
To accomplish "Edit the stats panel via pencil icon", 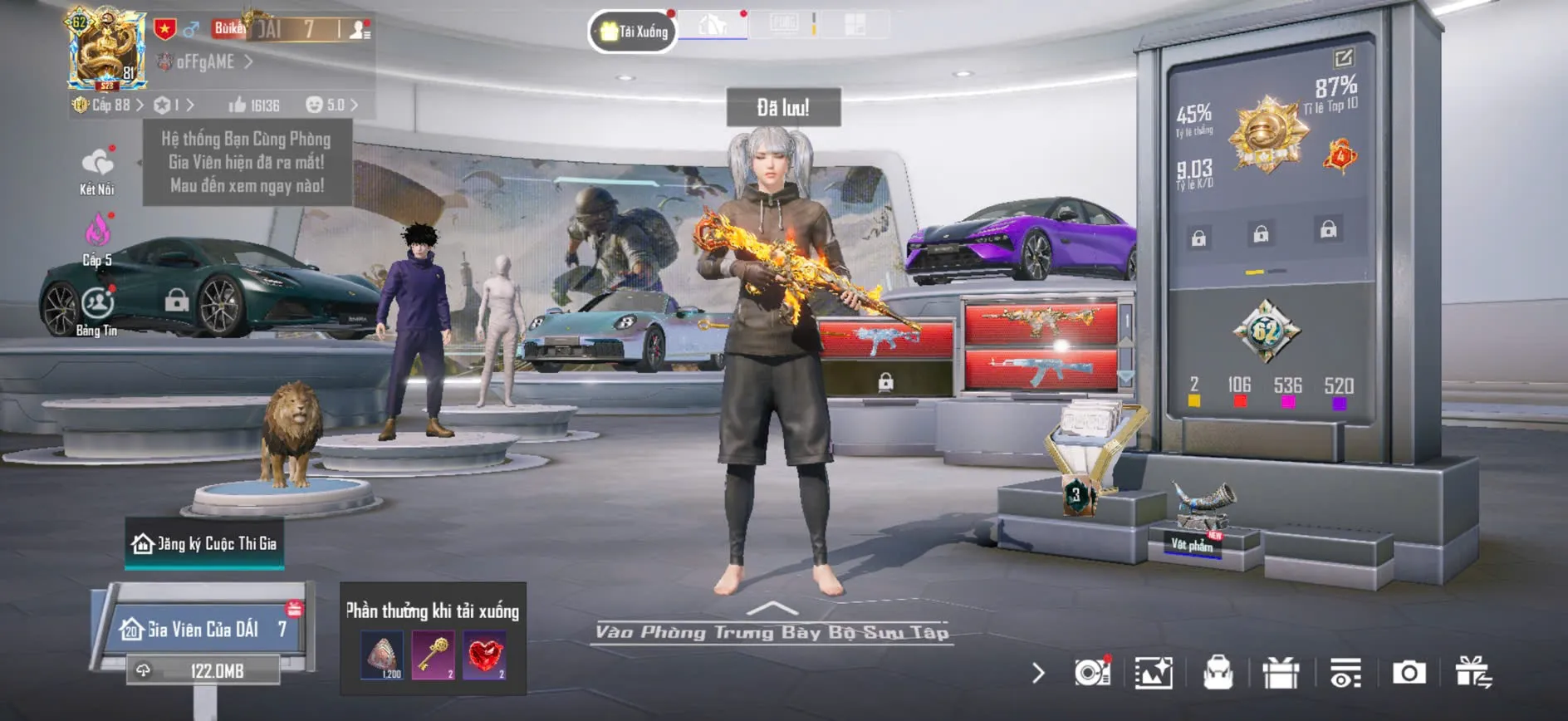I will click(x=1343, y=57).
